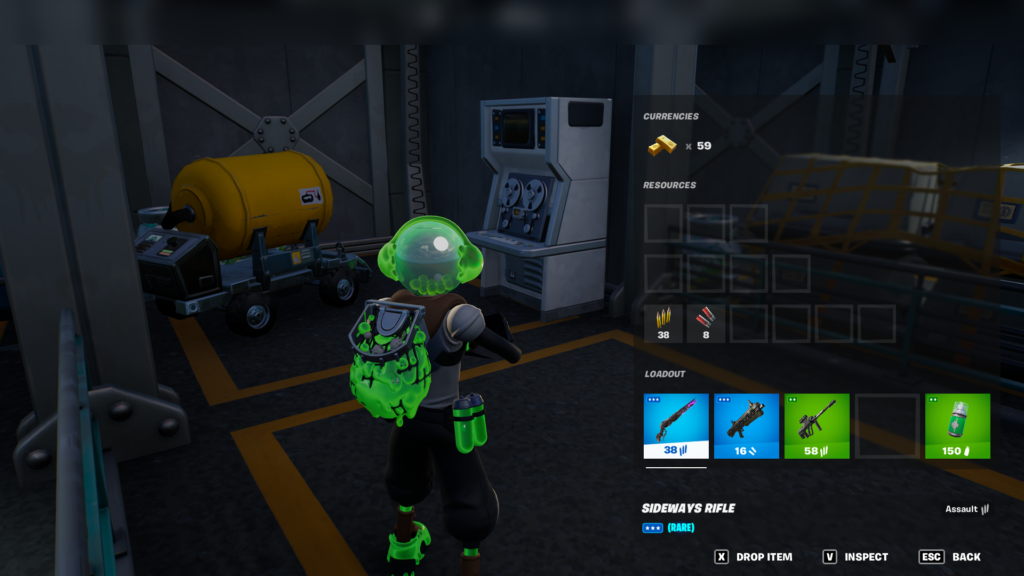The image size is (1024, 576).
Task: Pick the empty loadout slot
Action: pyautogui.click(x=886, y=426)
